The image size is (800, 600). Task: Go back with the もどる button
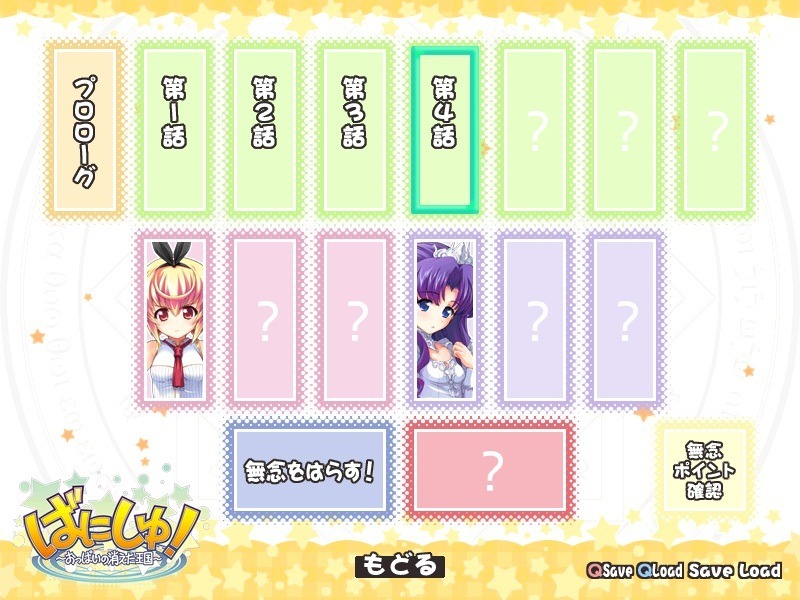point(399,566)
